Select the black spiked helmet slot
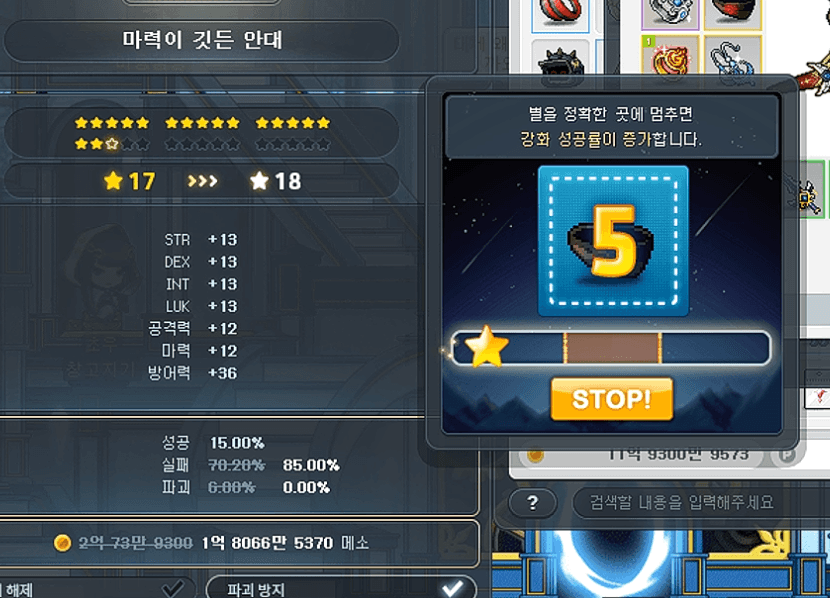830x598 pixels. click(562, 62)
